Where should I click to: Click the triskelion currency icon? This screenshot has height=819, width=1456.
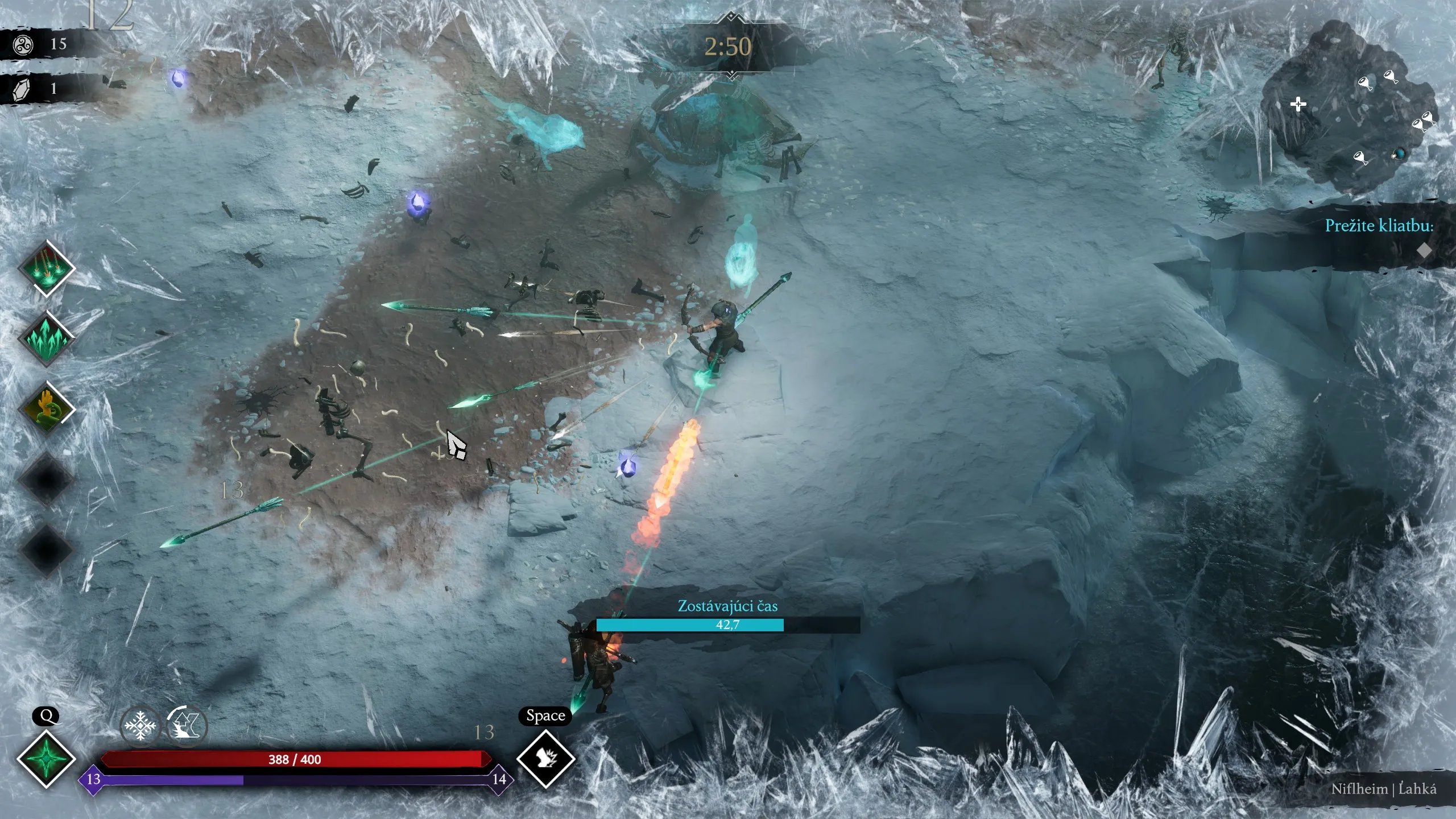23,44
